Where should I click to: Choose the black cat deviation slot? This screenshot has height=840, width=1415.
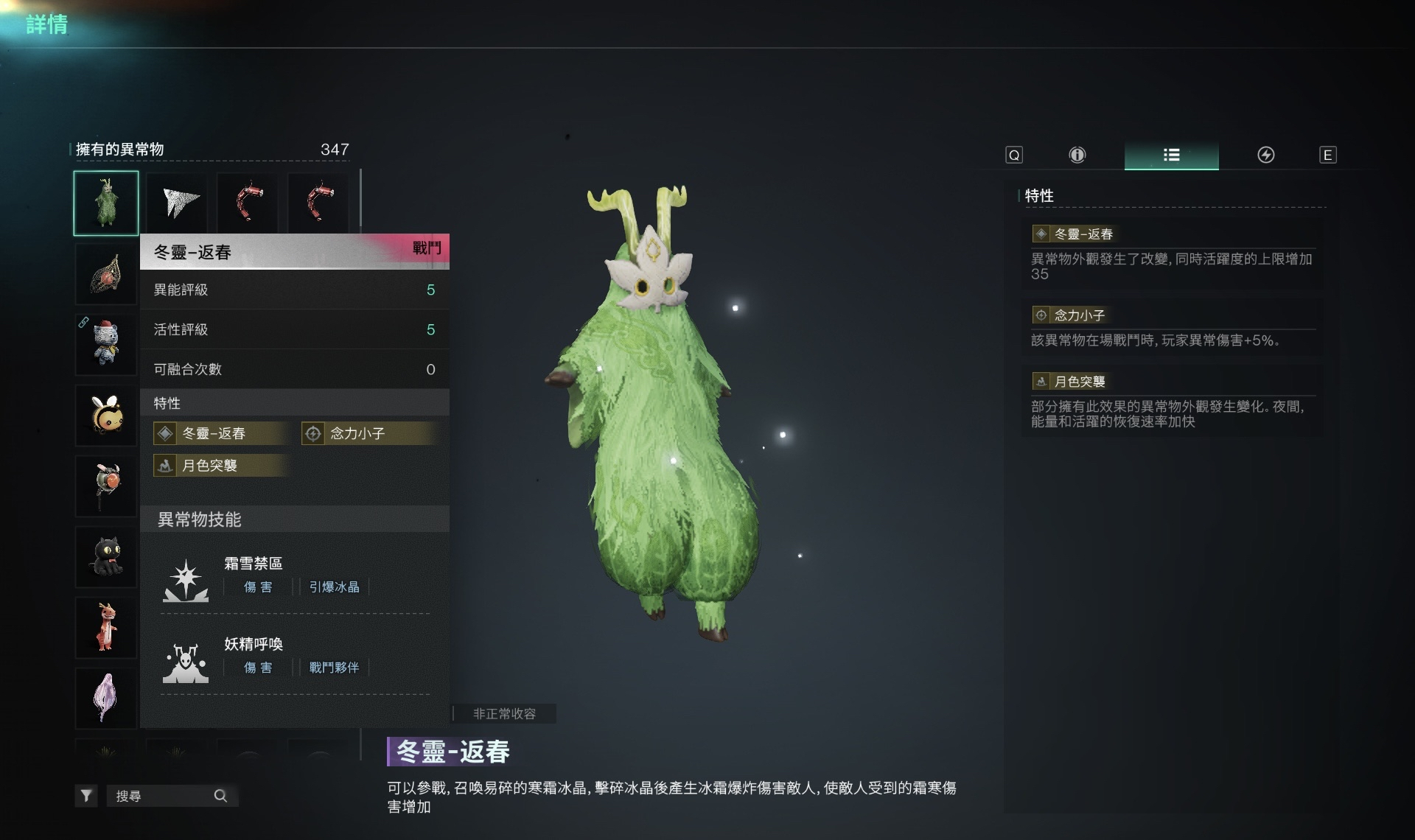point(106,556)
